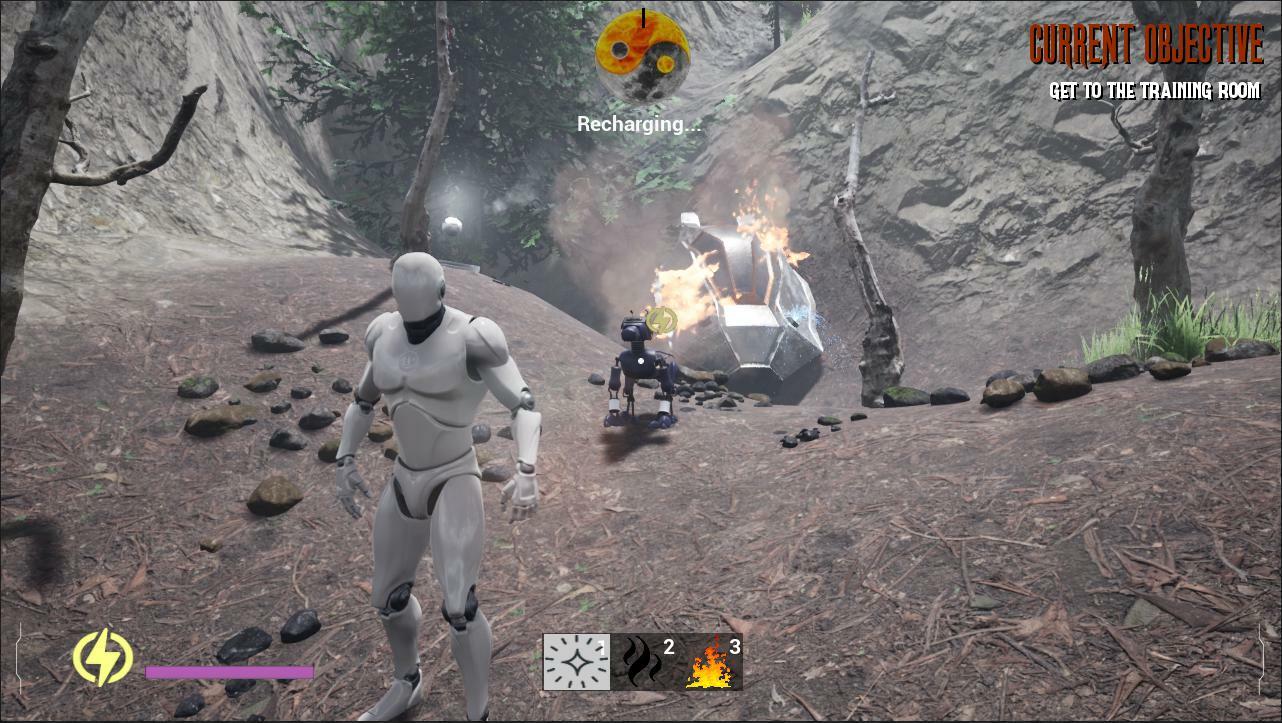Activate the fire ability slot
The width and height of the screenshot is (1282, 723).
[710, 662]
